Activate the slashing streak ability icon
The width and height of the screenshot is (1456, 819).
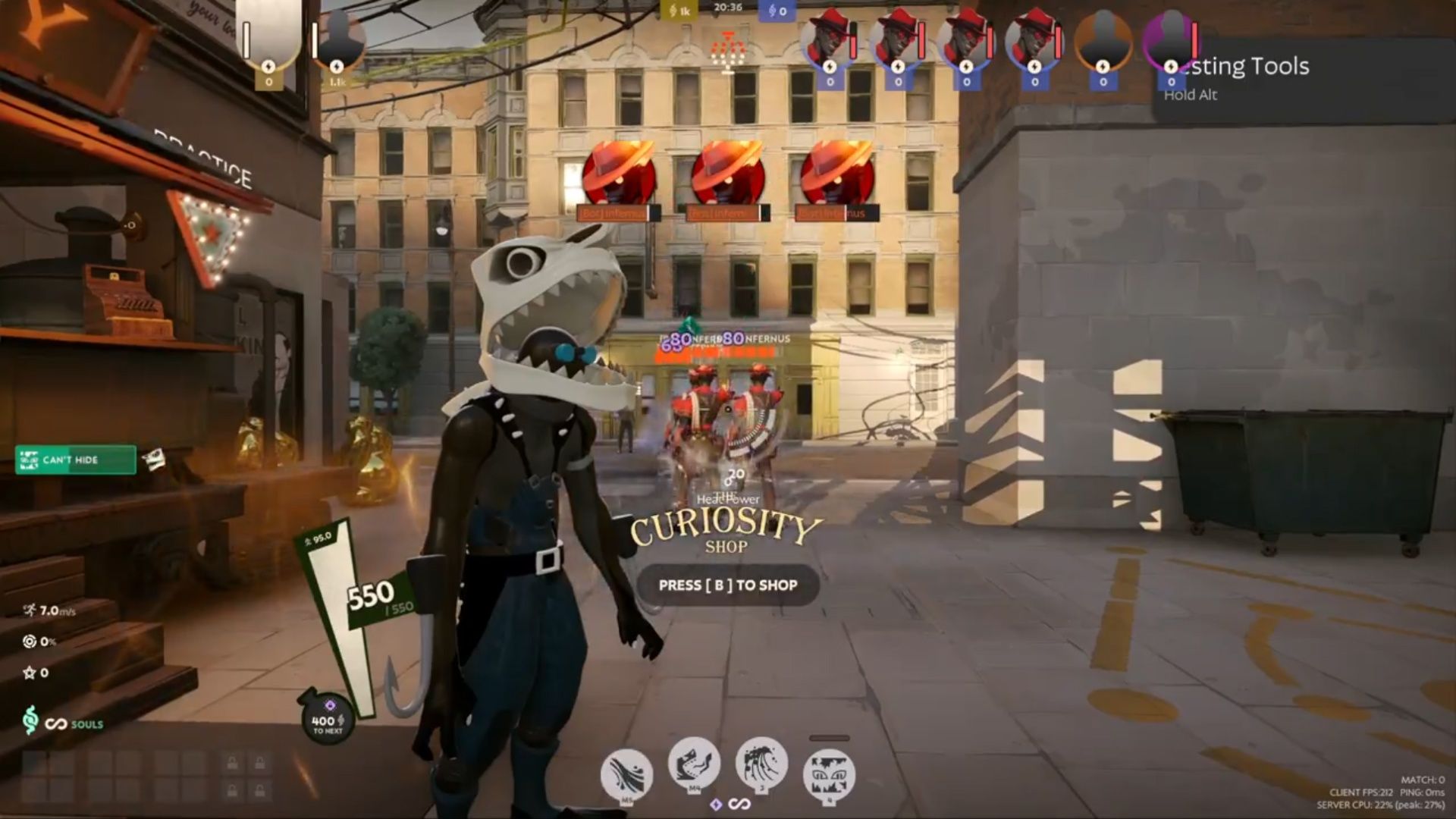[x=626, y=775]
